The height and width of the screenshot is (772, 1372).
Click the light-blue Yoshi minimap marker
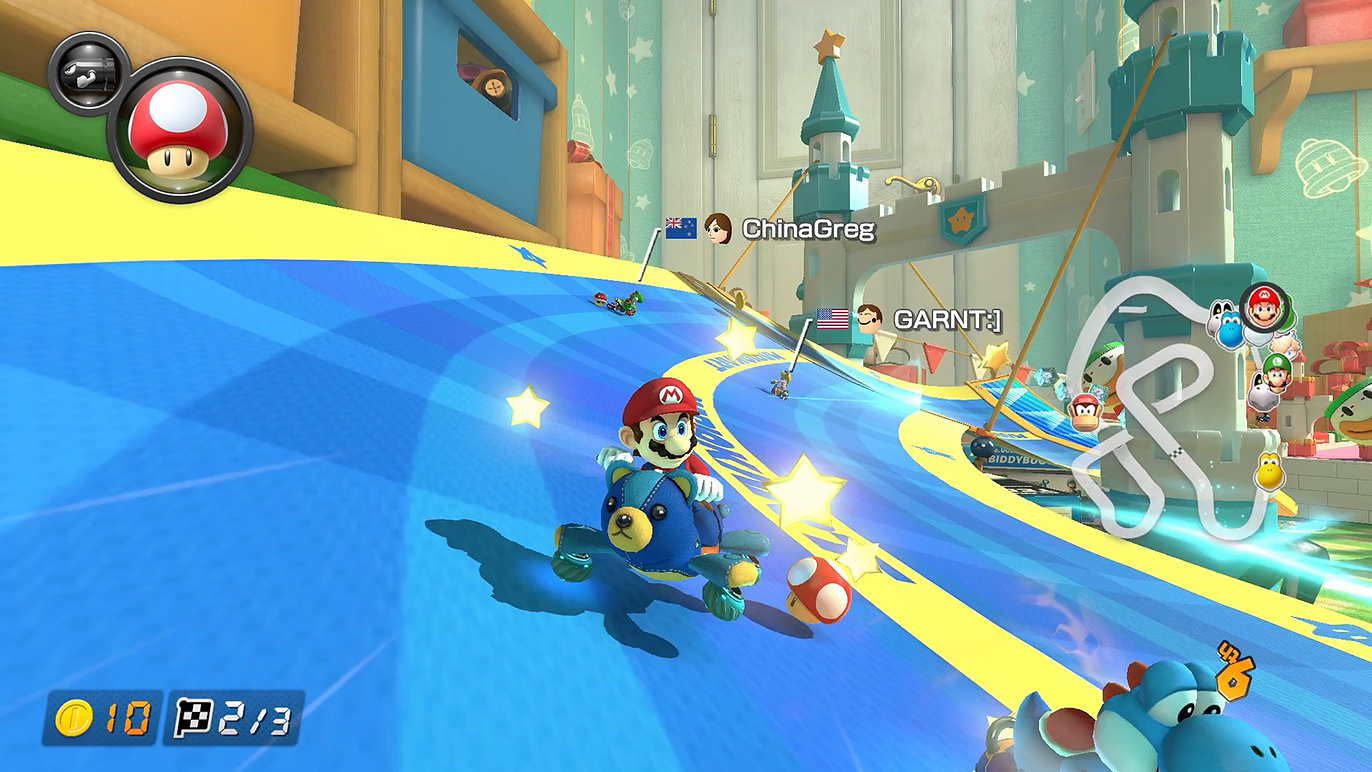point(1230,325)
